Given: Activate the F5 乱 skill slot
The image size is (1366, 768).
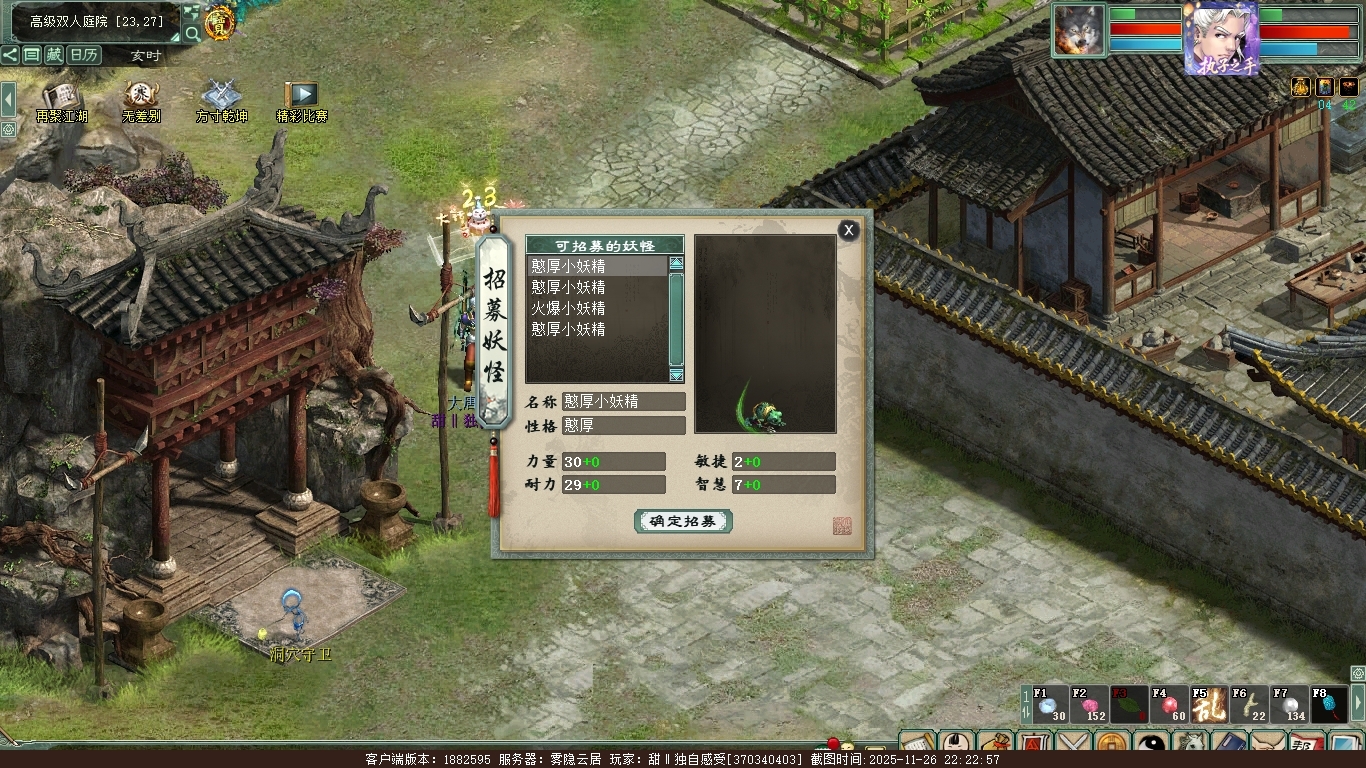Looking at the screenshot, I should [x=1208, y=705].
